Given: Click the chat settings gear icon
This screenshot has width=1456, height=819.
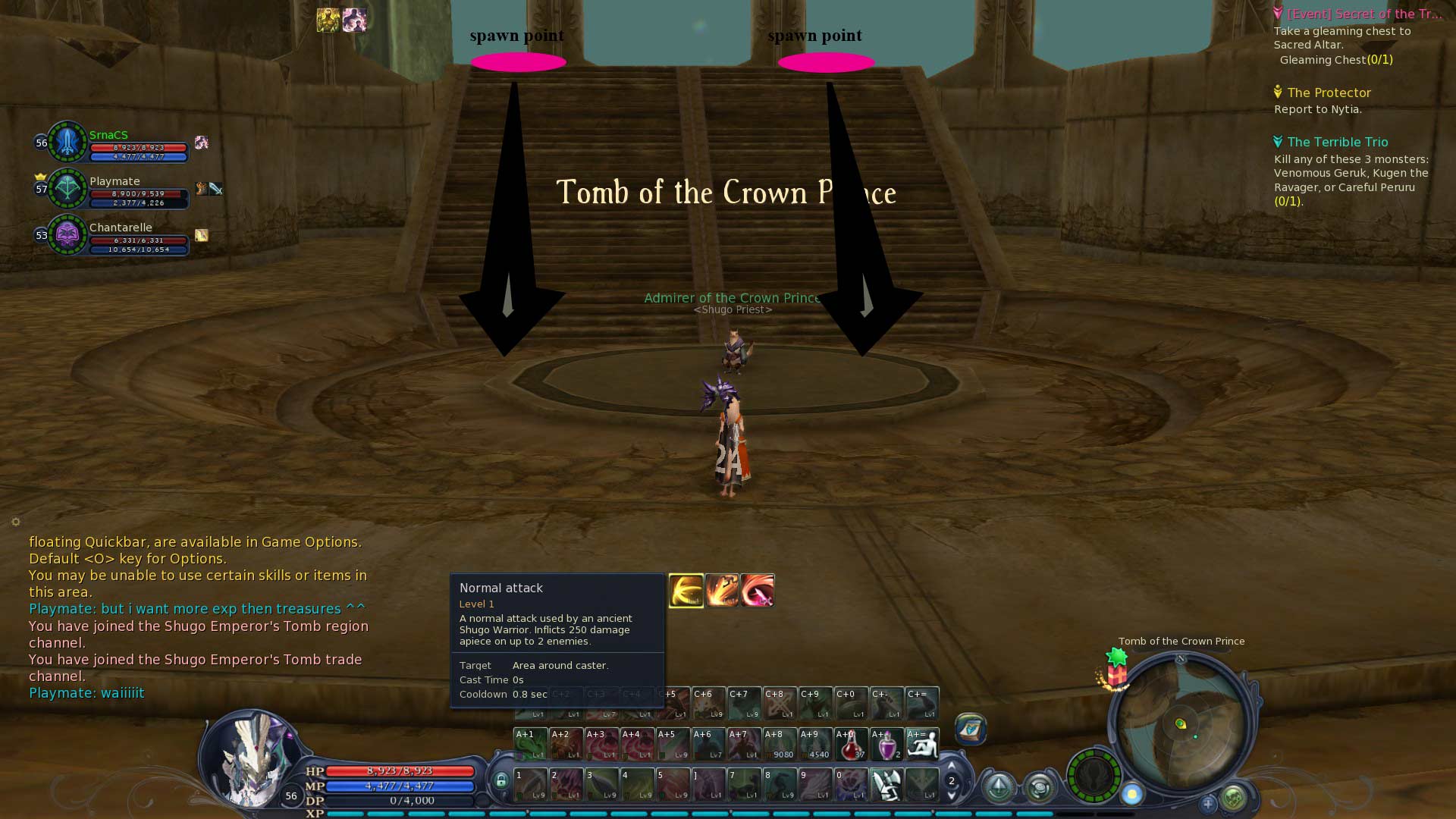Looking at the screenshot, I should click(x=16, y=522).
